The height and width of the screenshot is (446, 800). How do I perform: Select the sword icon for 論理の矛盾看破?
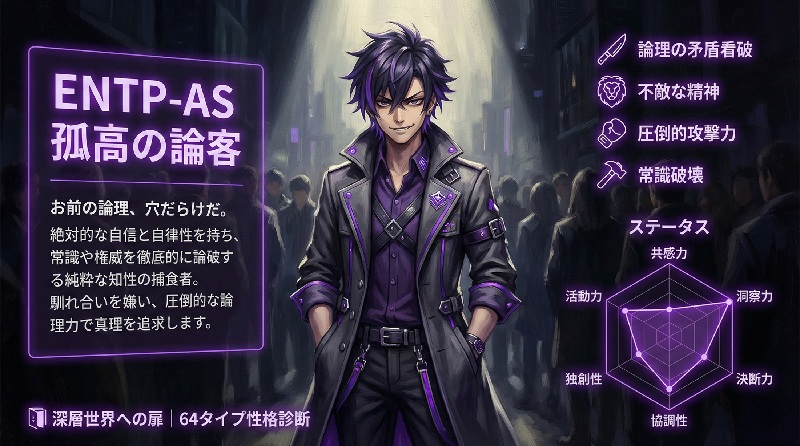tap(609, 48)
